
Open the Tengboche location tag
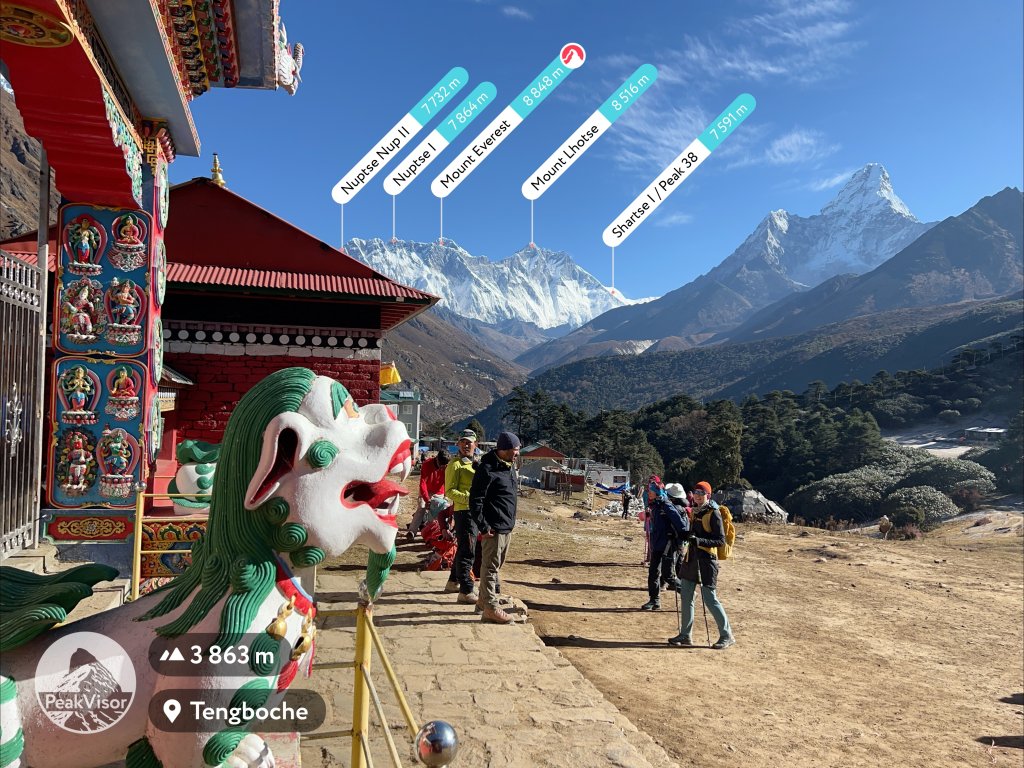tap(237, 711)
